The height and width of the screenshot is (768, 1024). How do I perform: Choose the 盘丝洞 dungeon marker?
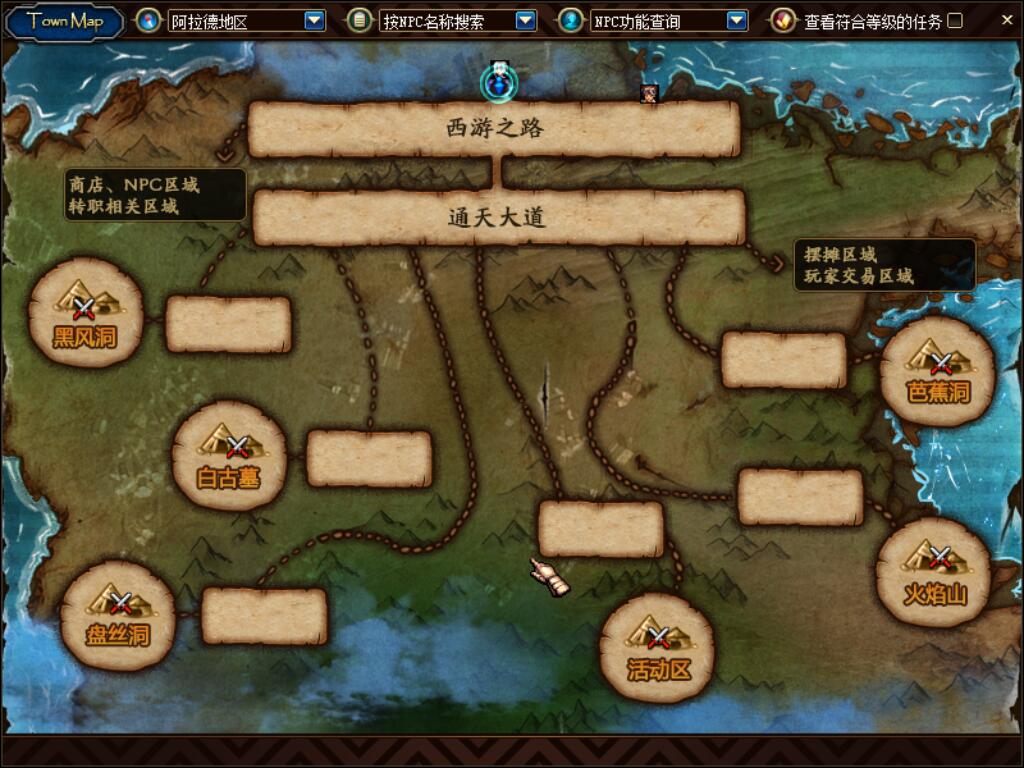(x=118, y=614)
